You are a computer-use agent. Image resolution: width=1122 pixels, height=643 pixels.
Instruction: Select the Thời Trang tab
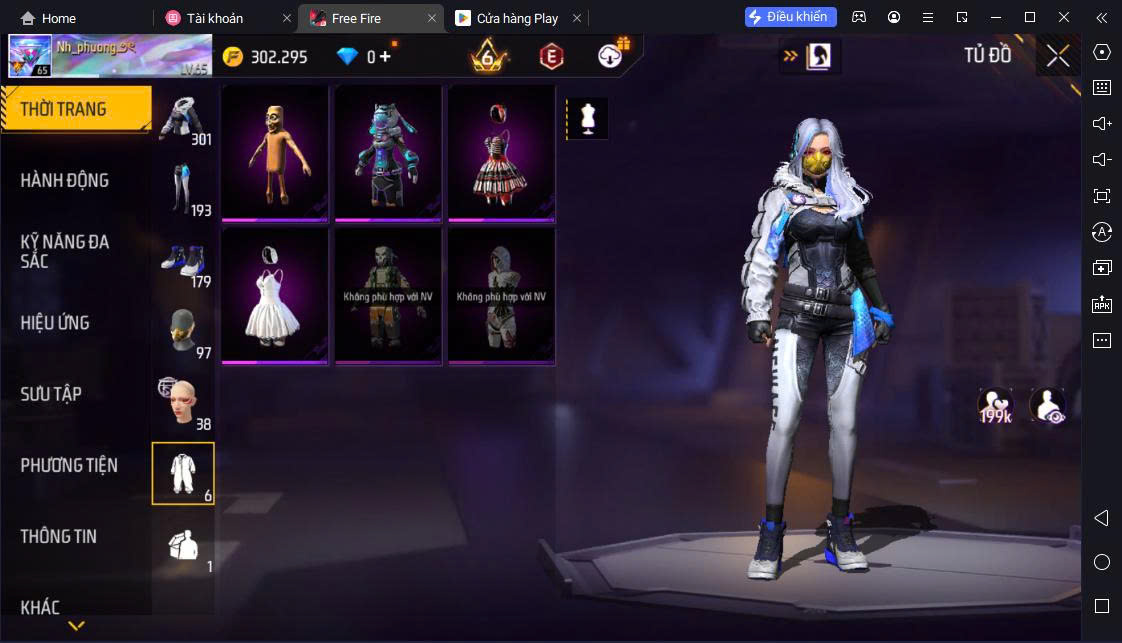pos(64,109)
